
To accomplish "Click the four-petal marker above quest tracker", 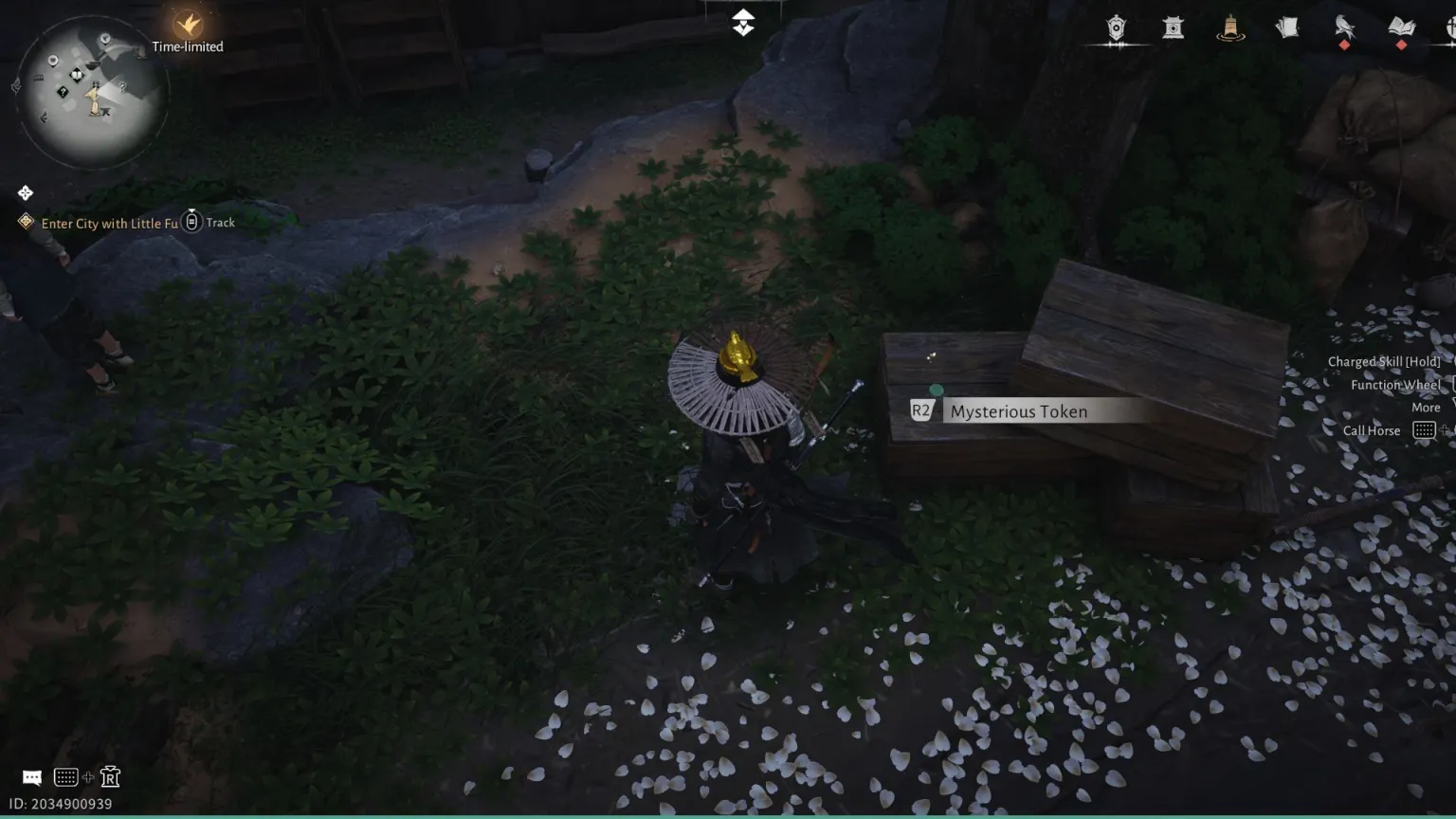I will (x=26, y=193).
